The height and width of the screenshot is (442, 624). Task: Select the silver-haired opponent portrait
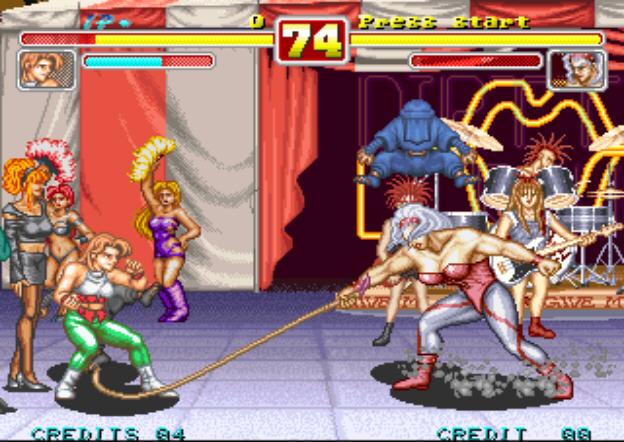[x=577, y=70]
